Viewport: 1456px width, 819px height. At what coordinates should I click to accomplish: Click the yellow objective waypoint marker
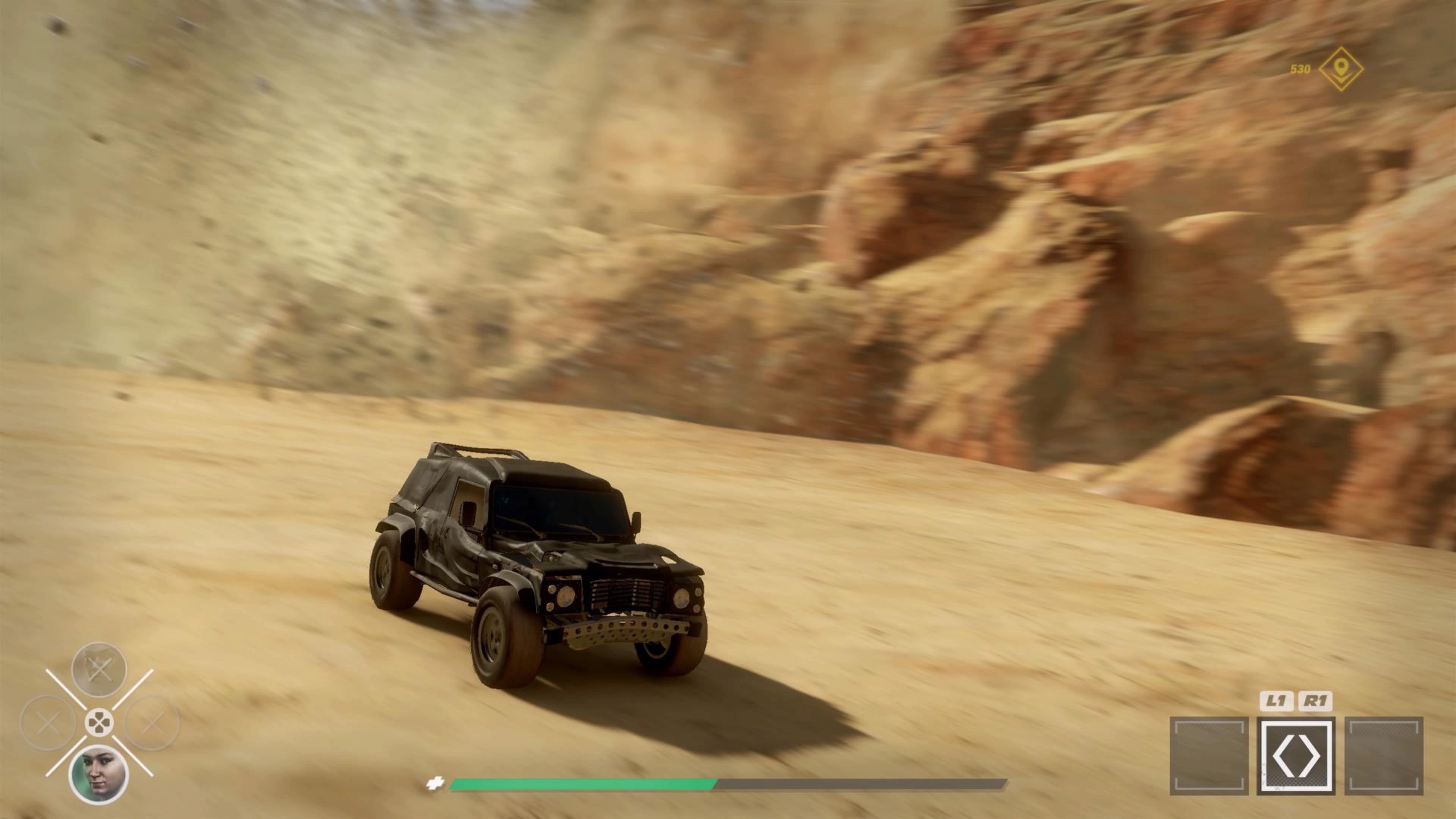[1341, 69]
